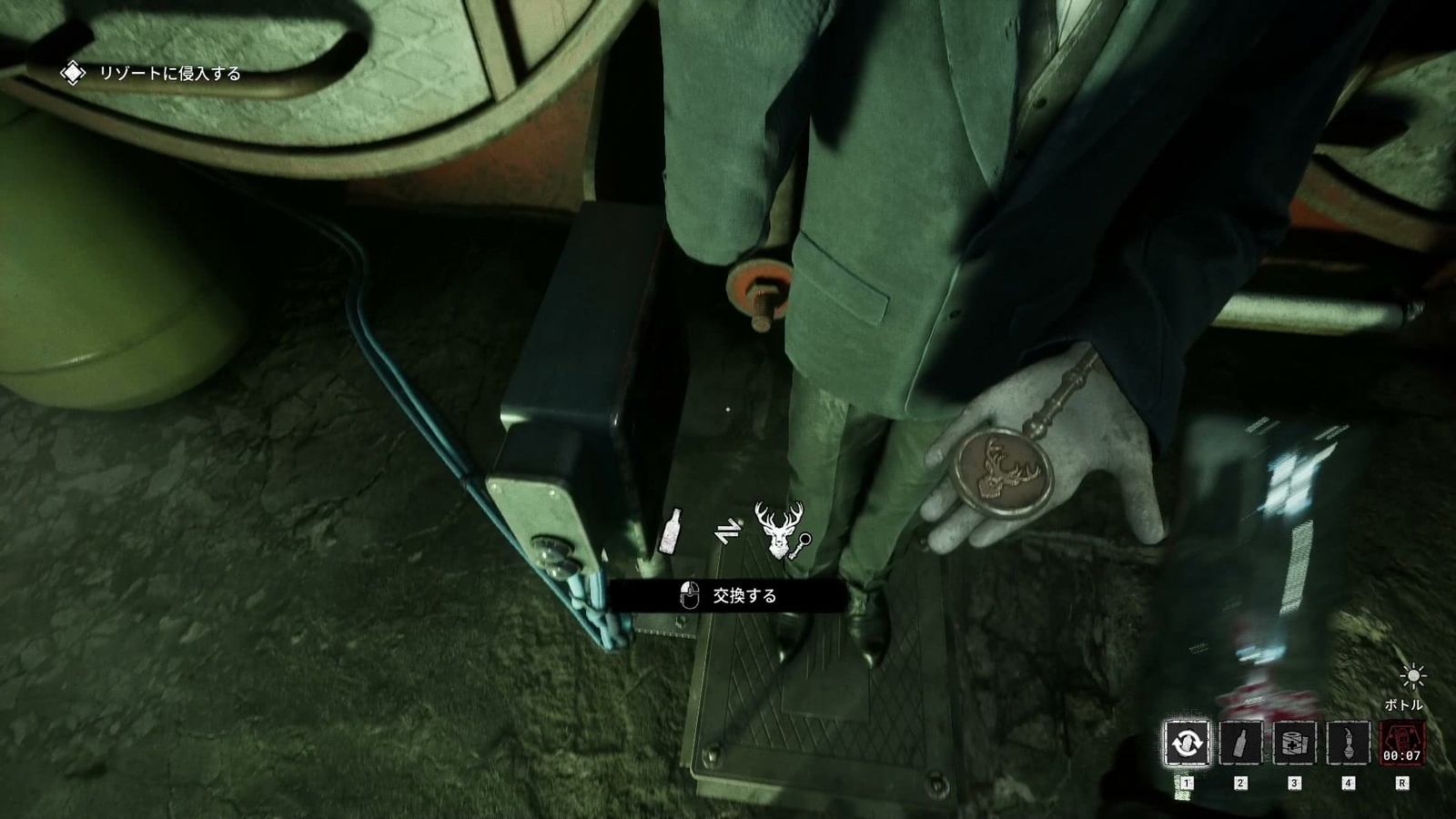Viewport: 1456px width, 819px height.
Task: Click the magnifier charm beside the stag icon
Action: [x=803, y=545]
